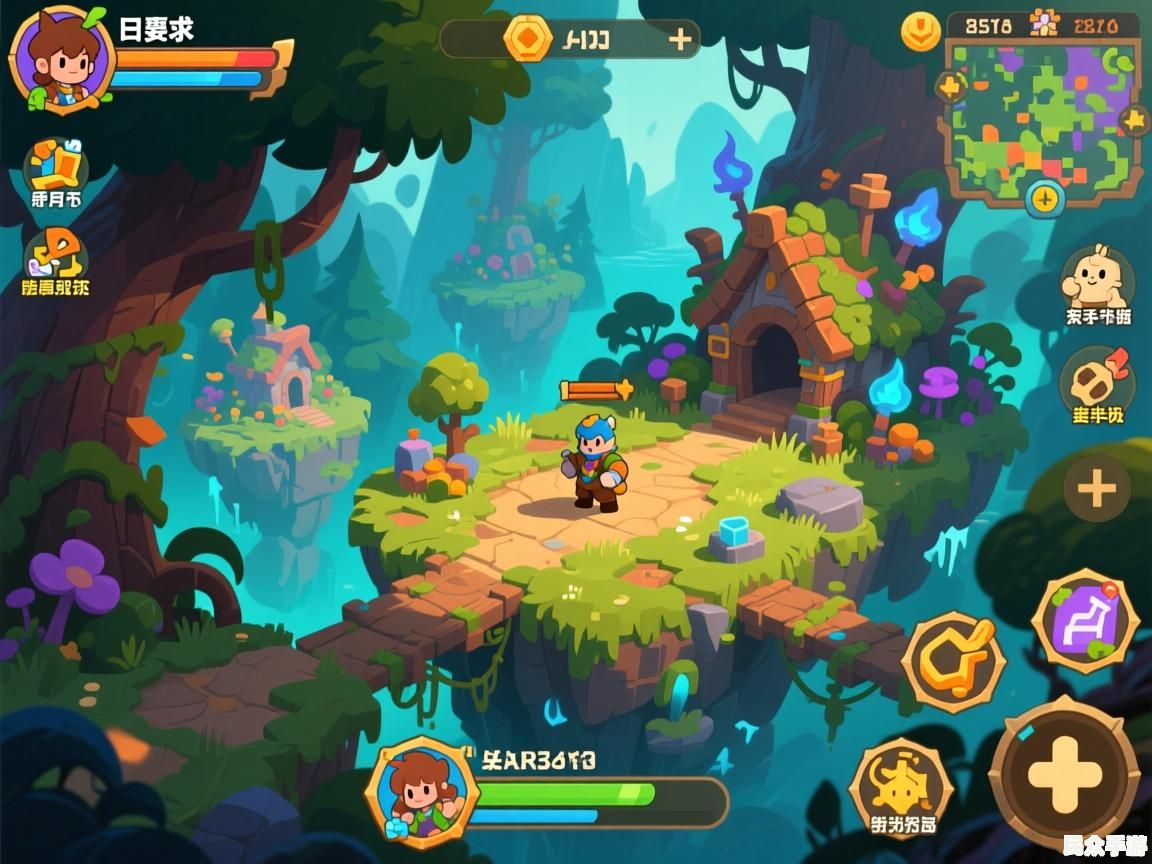Tap the large plus action button
Image resolution: width=1152 pixels, height=864 pixels.
tap(1064, 773)
